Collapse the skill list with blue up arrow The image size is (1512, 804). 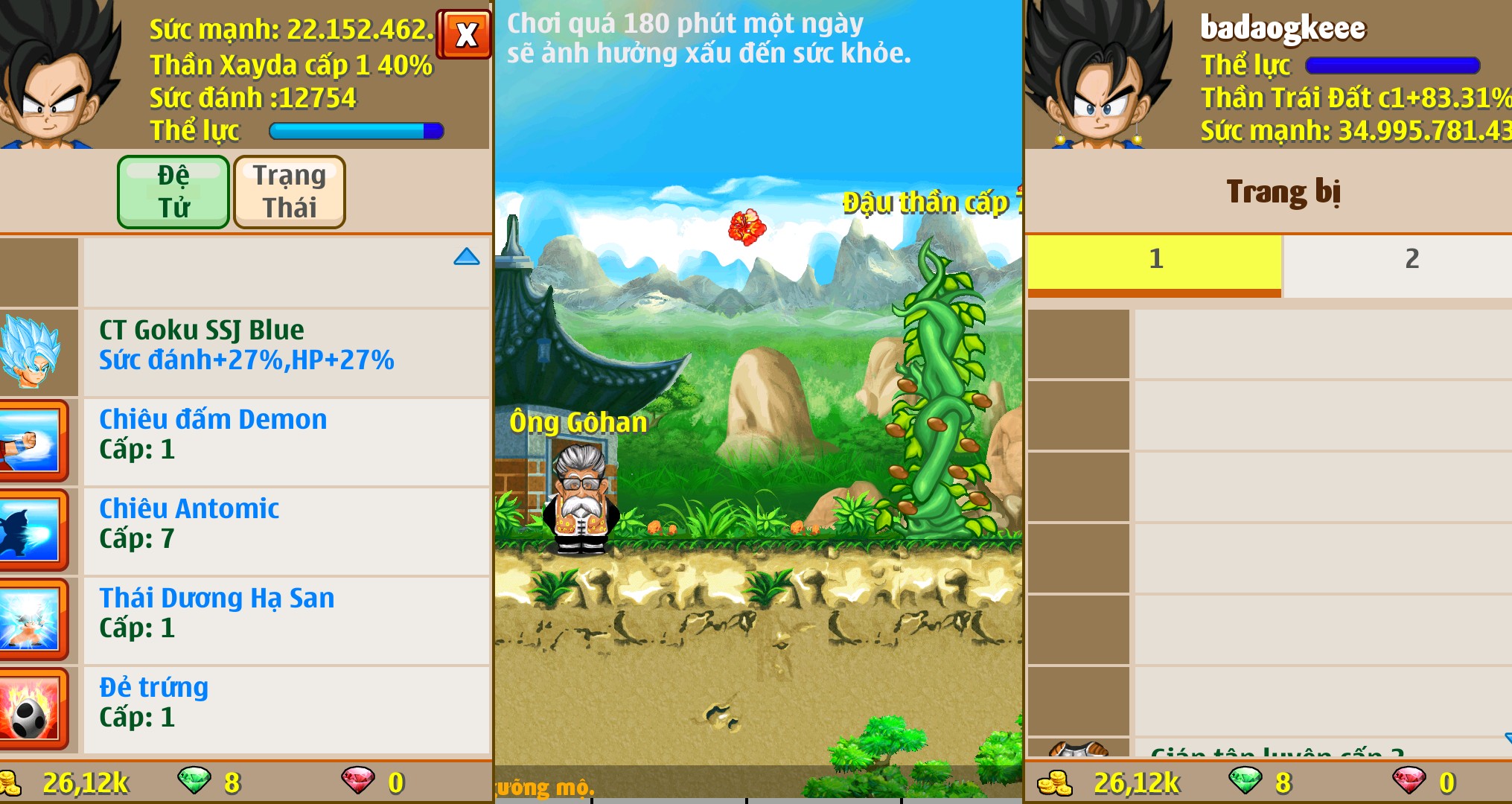(x=467, y=255)
